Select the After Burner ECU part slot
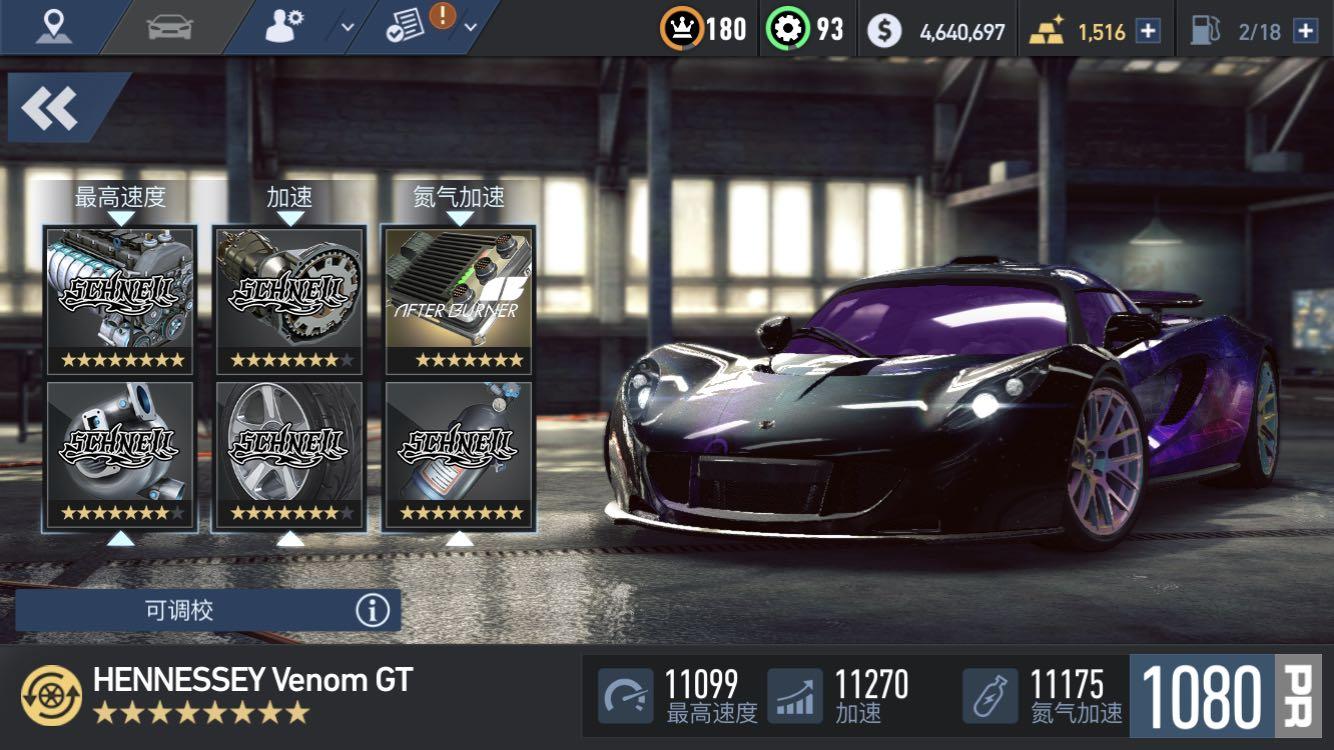The width and height of the screenshot is (1334, 750). click(459, 298)
